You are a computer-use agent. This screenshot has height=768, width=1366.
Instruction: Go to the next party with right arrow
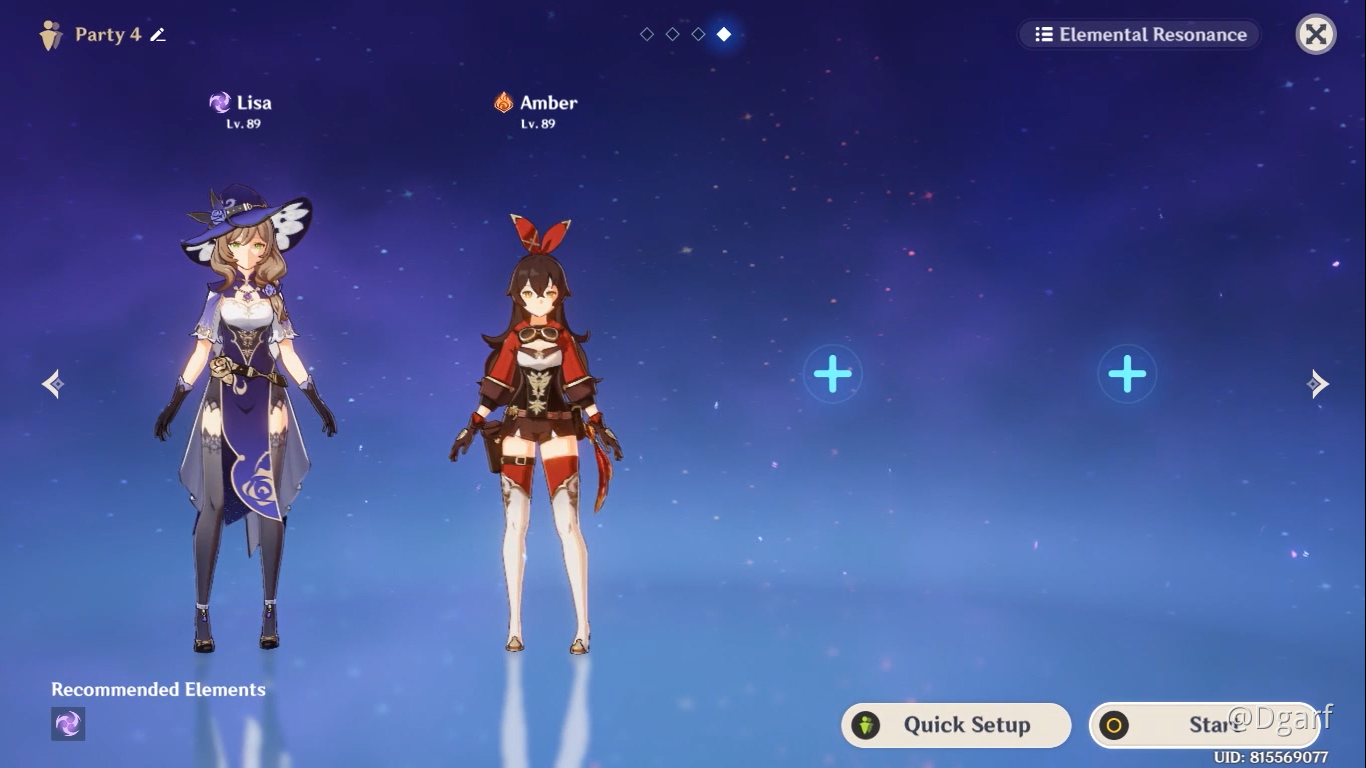(1318, 383)
